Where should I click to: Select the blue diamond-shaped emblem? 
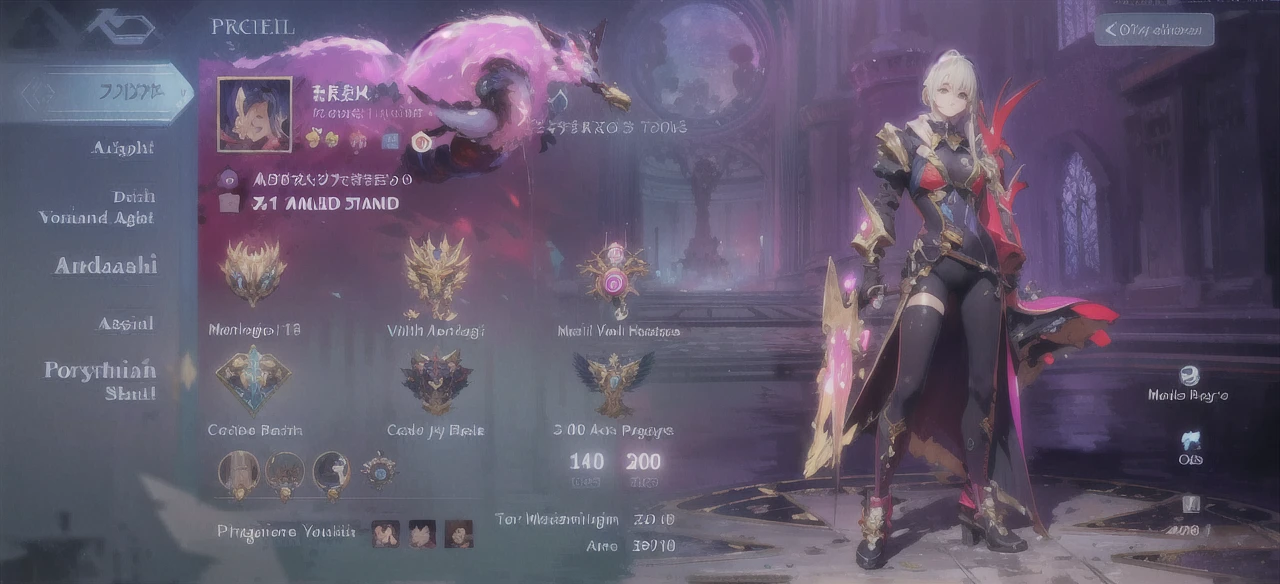(x=252, y=379)
